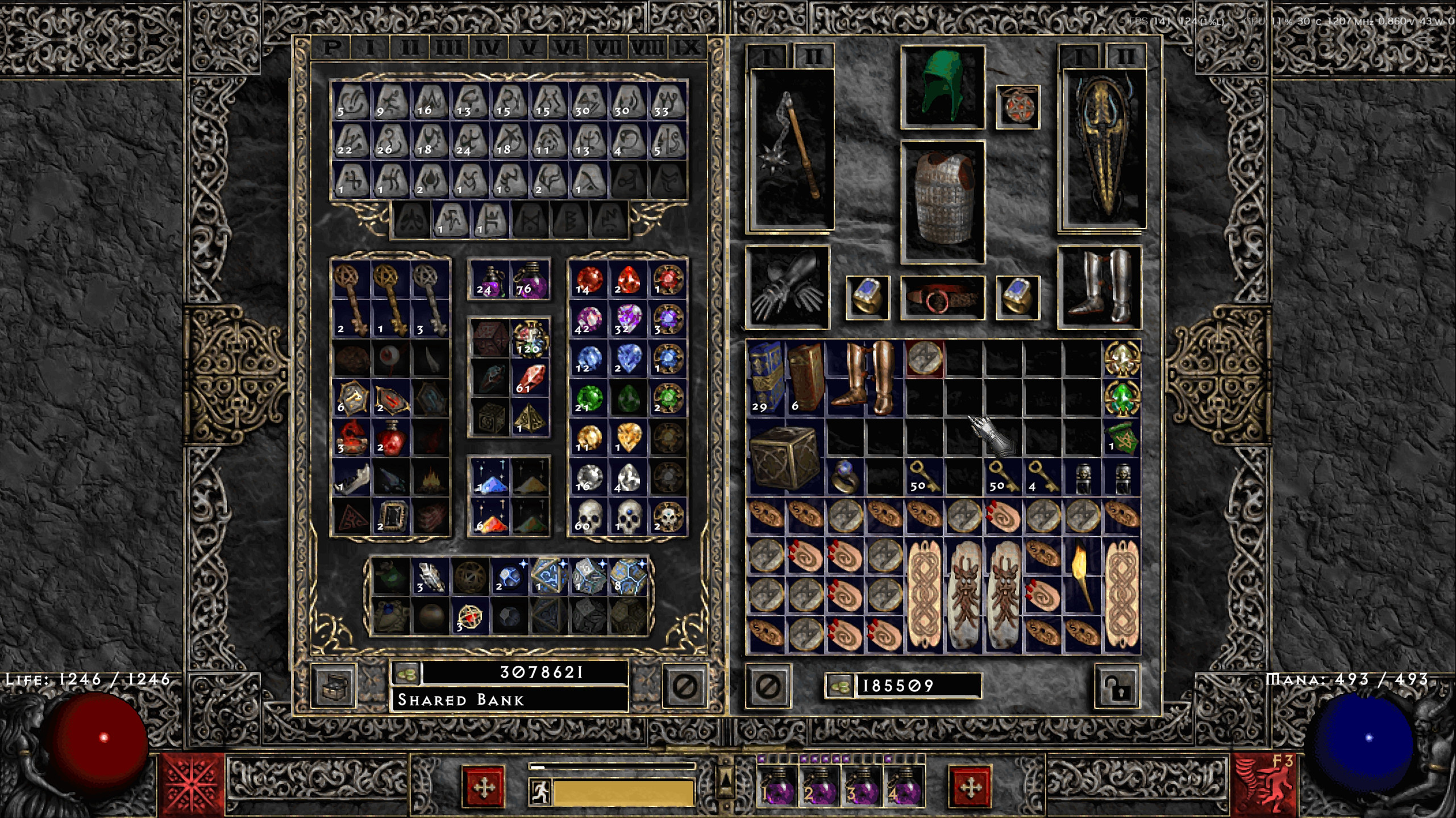Image resolution: width=1456 pixels, height=818 pixels.
Task: Open the previous-stash chest icon
Action: [x=337, y=688]
